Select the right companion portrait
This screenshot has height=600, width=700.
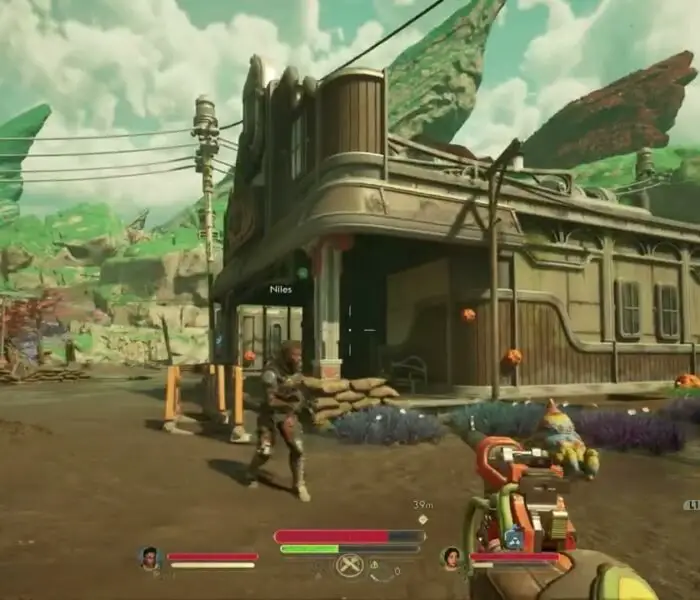click(x=451, y=557)
